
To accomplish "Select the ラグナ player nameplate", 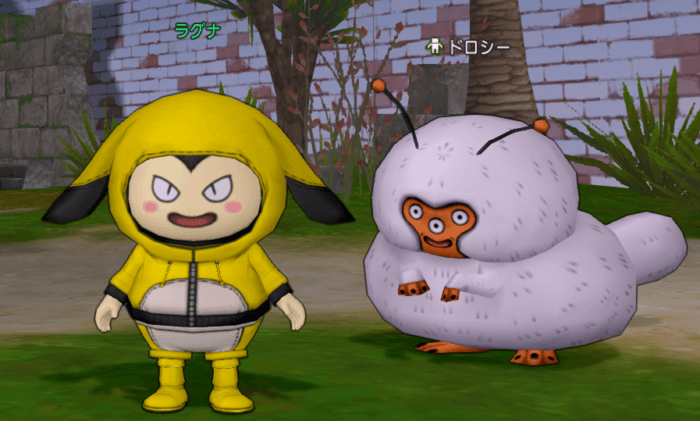I will click(198, 29).
